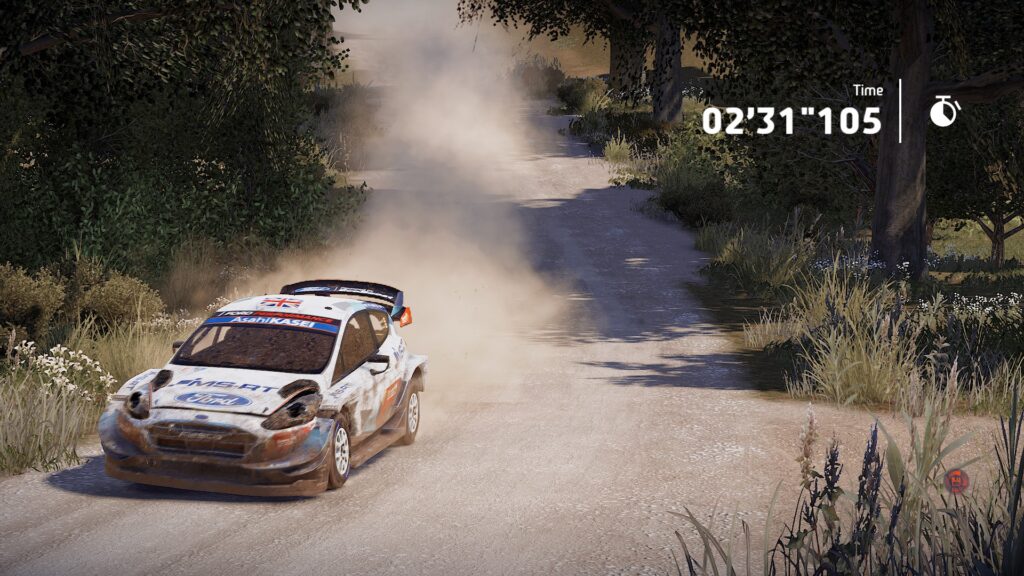The image size is (1024, 576).
Task: Click the small red circular badge icon
Action: [x=956, y=481]
